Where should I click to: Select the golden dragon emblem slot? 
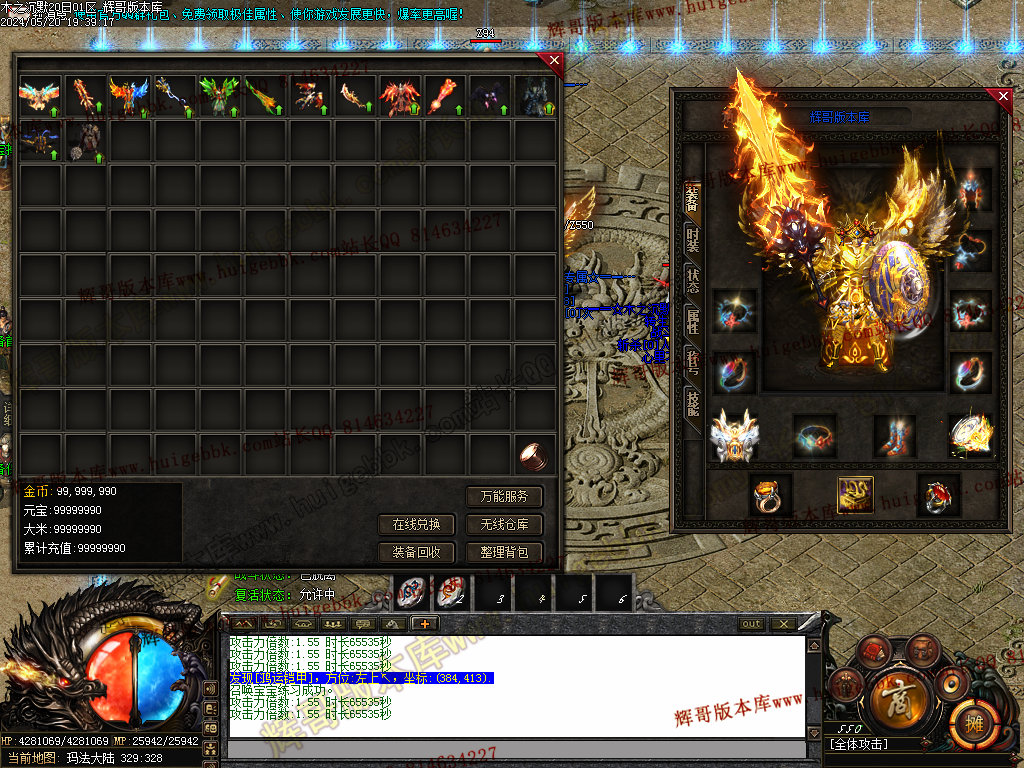pyautogui.click(x=855, y=494)
